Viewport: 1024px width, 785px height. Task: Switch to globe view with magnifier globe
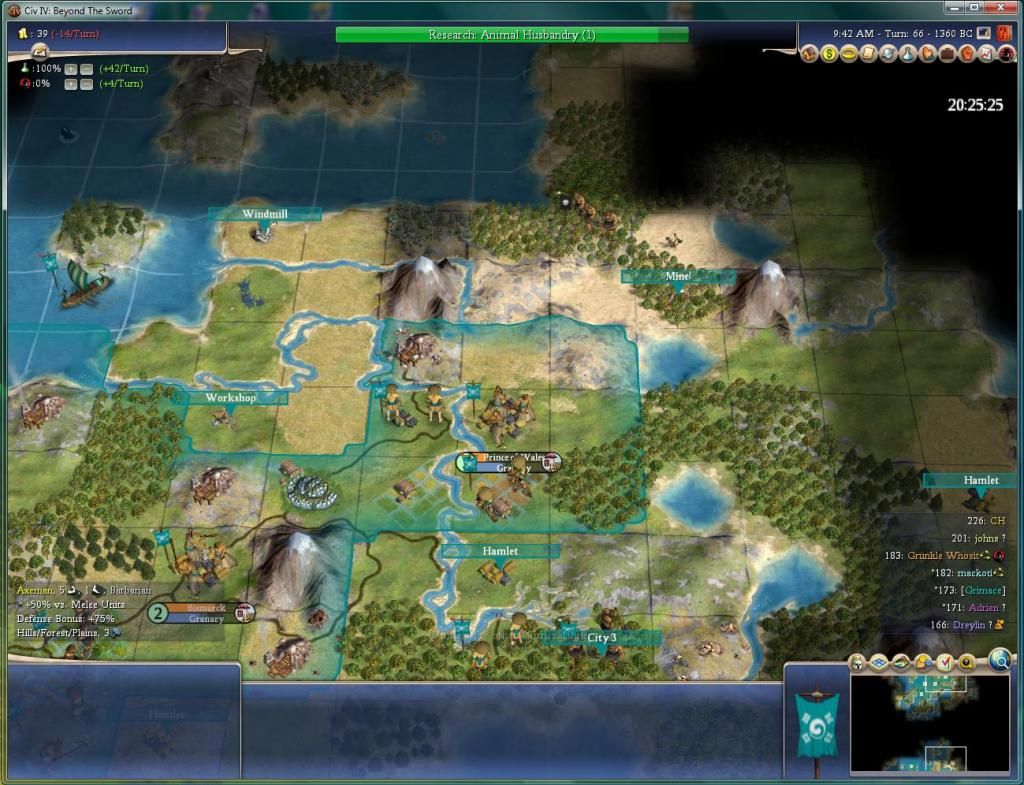[1000, 659]
